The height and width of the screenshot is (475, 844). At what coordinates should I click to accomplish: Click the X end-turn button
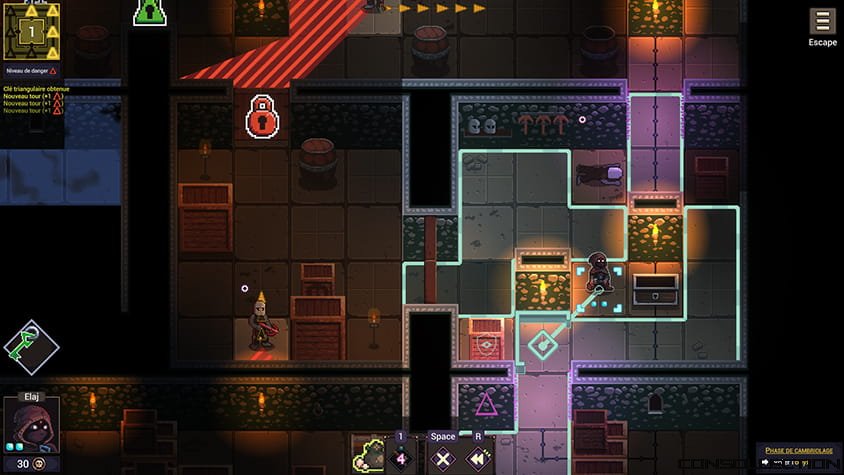(x=443, y=459)
